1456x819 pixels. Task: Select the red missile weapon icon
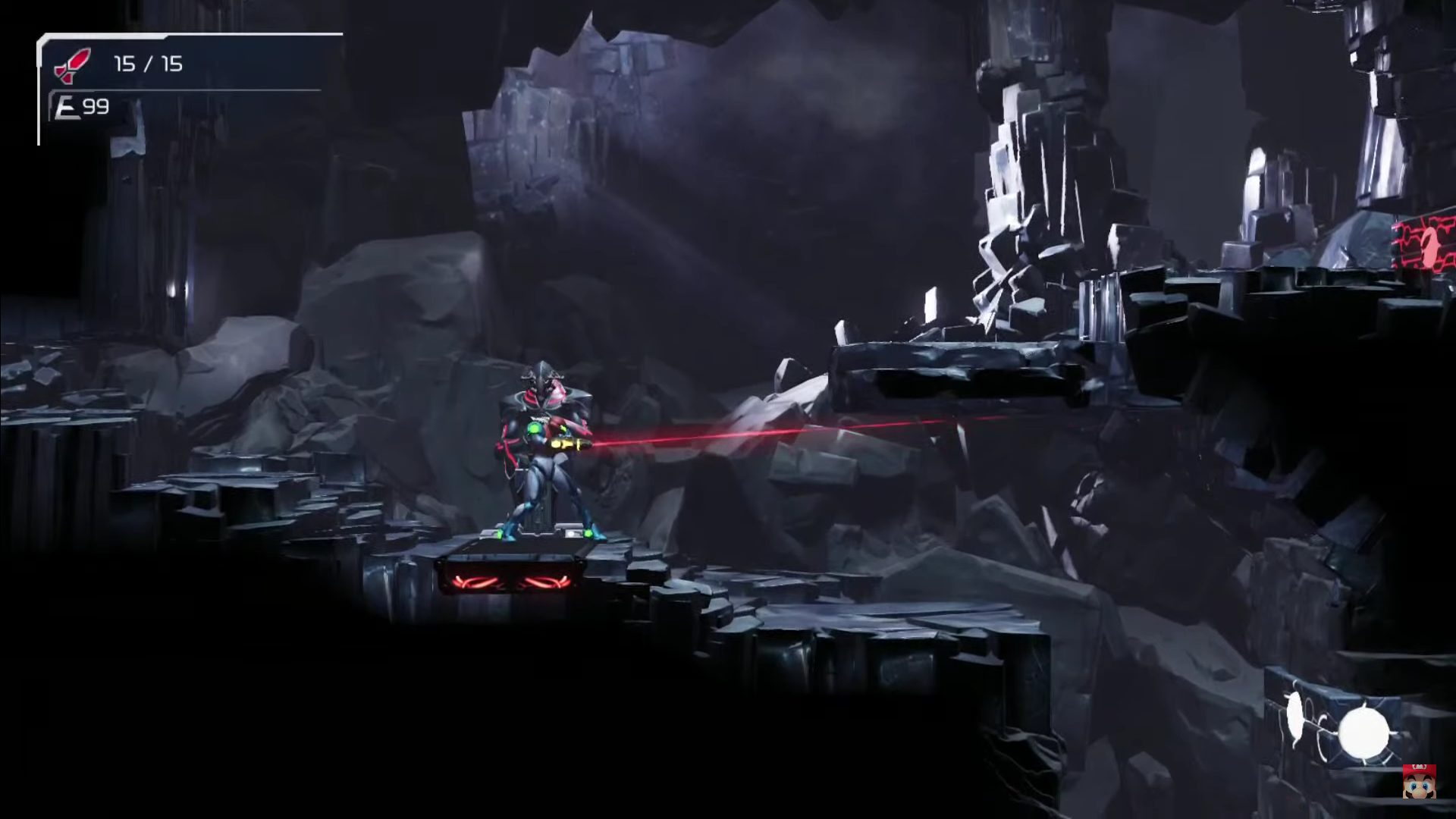pos(73,64)
